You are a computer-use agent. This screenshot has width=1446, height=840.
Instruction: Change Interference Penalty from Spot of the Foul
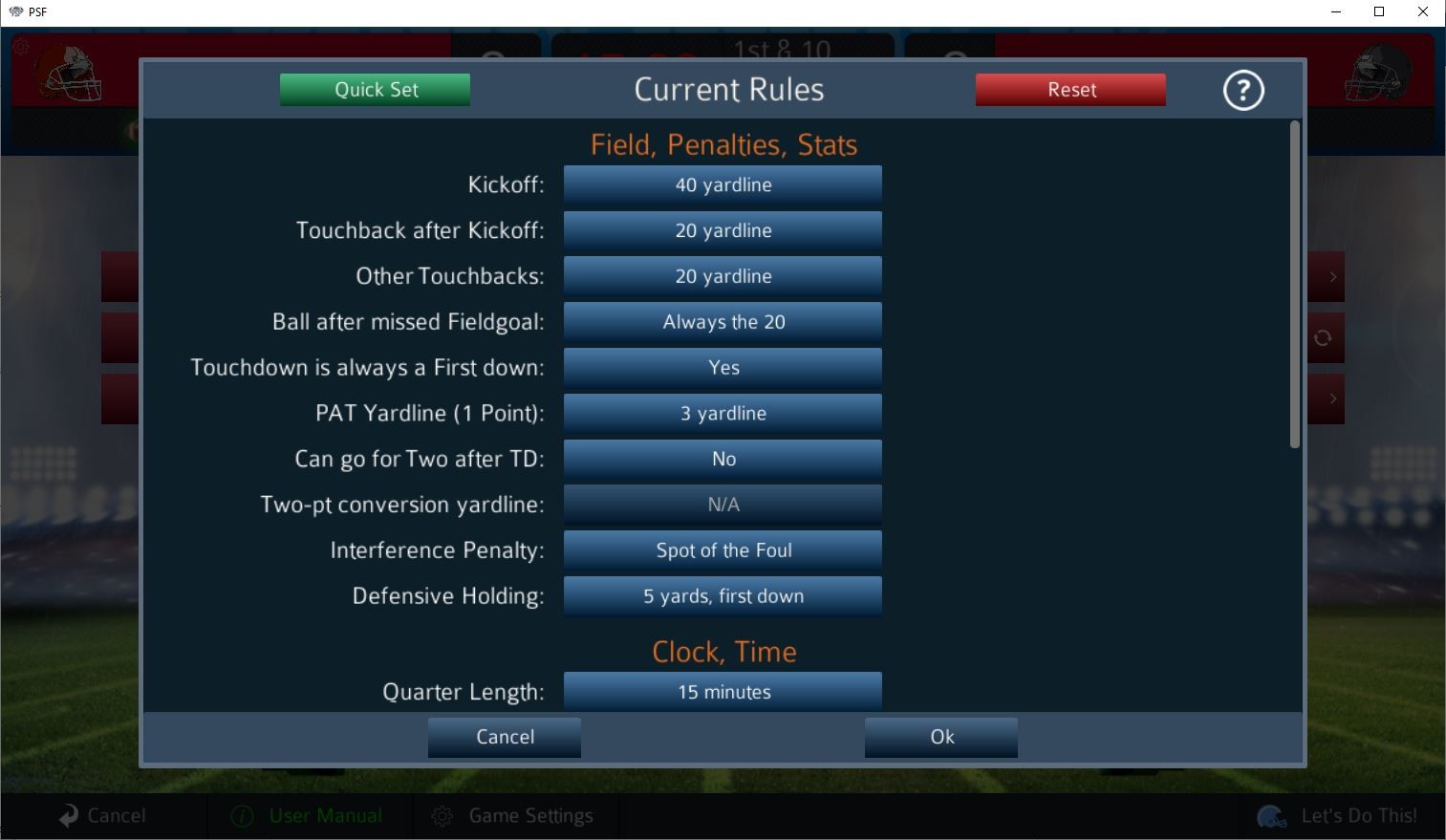point(723,550)
